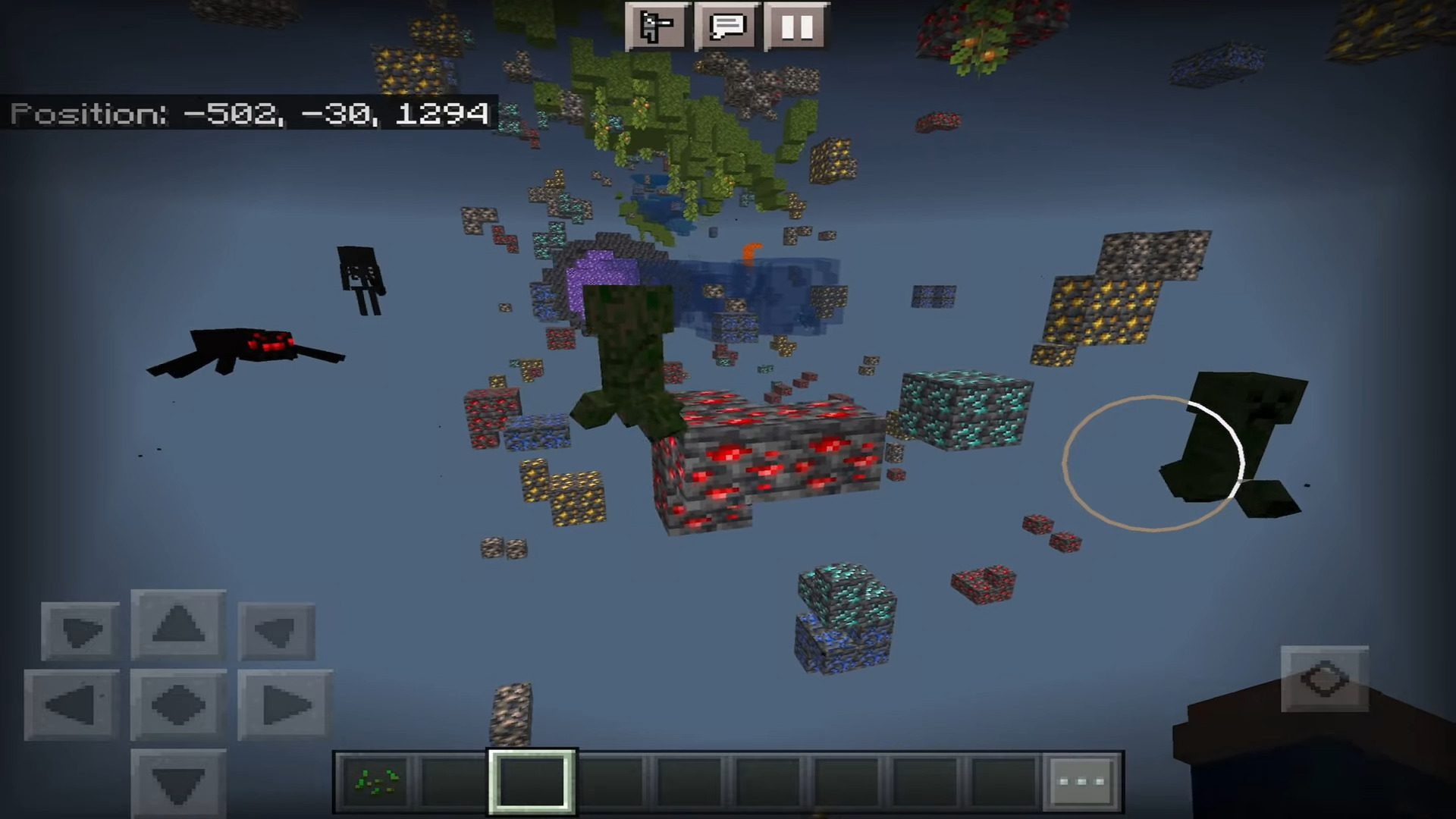1456x819 pixels.
Task: Tap the center diamond D-pad button
Action: (178, 704)
